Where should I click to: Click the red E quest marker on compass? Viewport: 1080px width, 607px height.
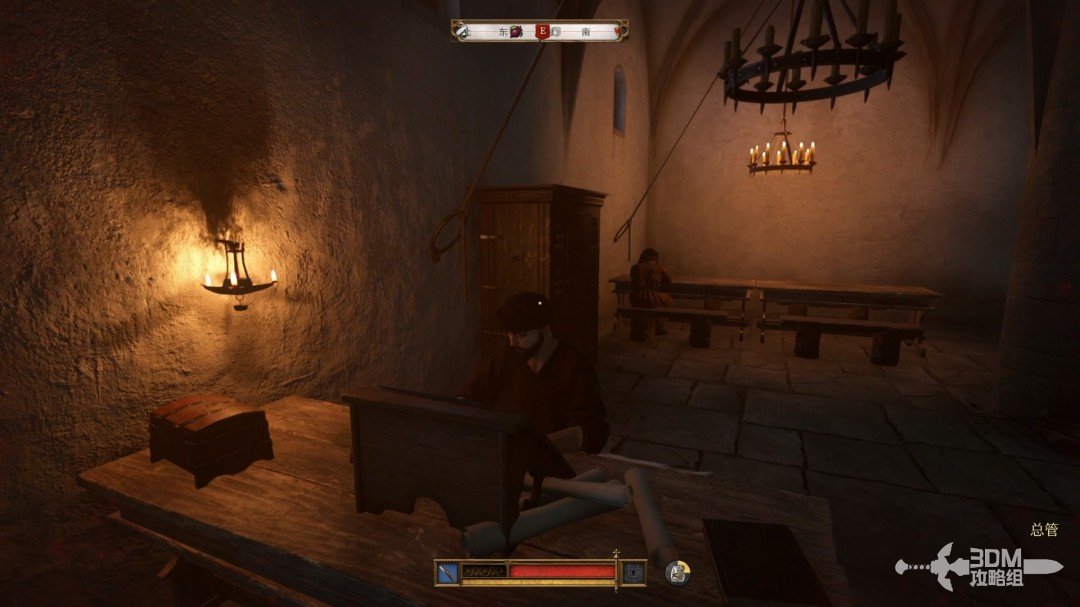(543, 31)
